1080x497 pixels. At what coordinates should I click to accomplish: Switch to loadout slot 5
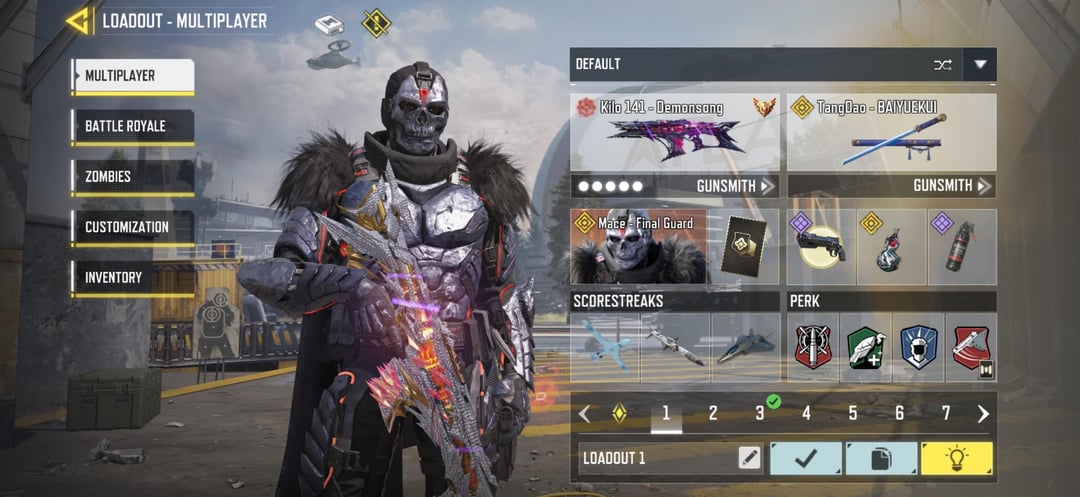(x=853, y=413)
